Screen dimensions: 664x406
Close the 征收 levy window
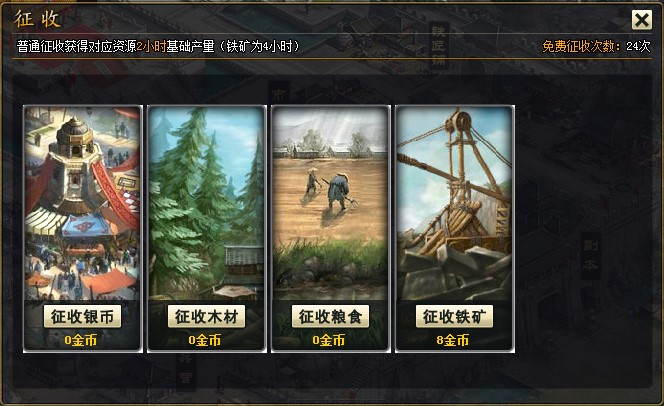[x=641, y=20]
